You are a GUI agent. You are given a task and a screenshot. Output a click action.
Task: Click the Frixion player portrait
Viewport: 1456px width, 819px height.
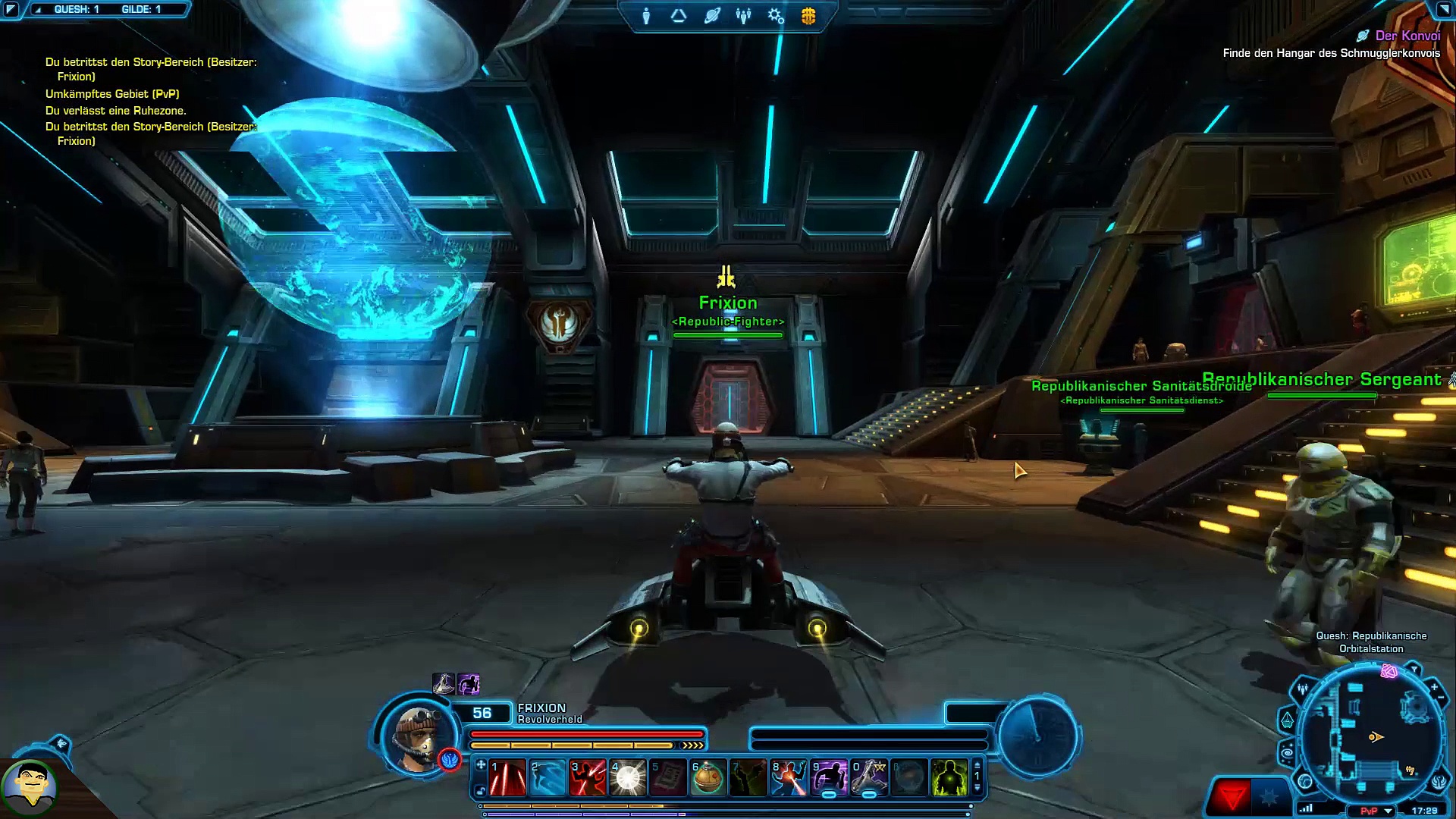tap(416, 736)
